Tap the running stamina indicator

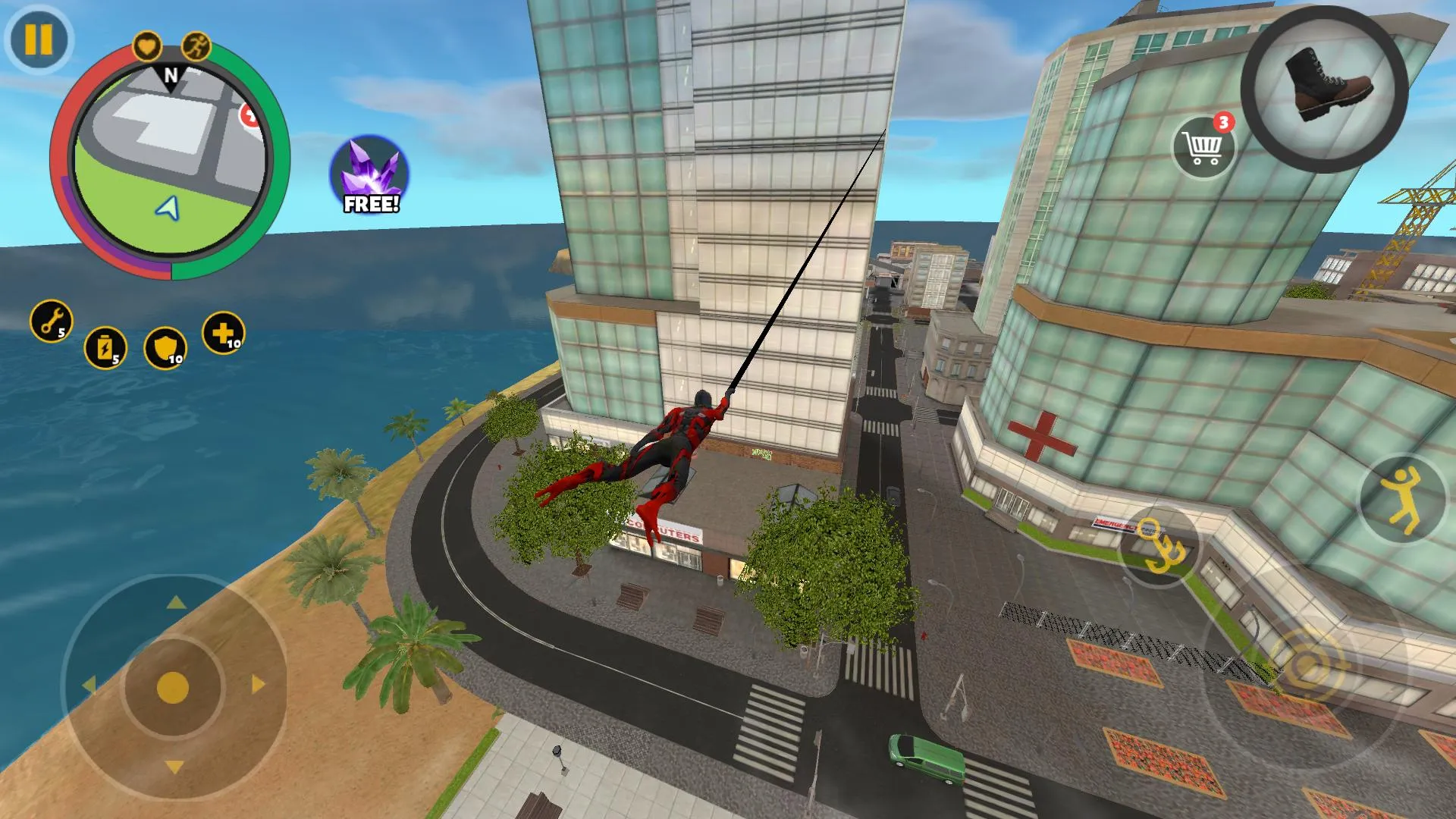[x=196, y=47]
